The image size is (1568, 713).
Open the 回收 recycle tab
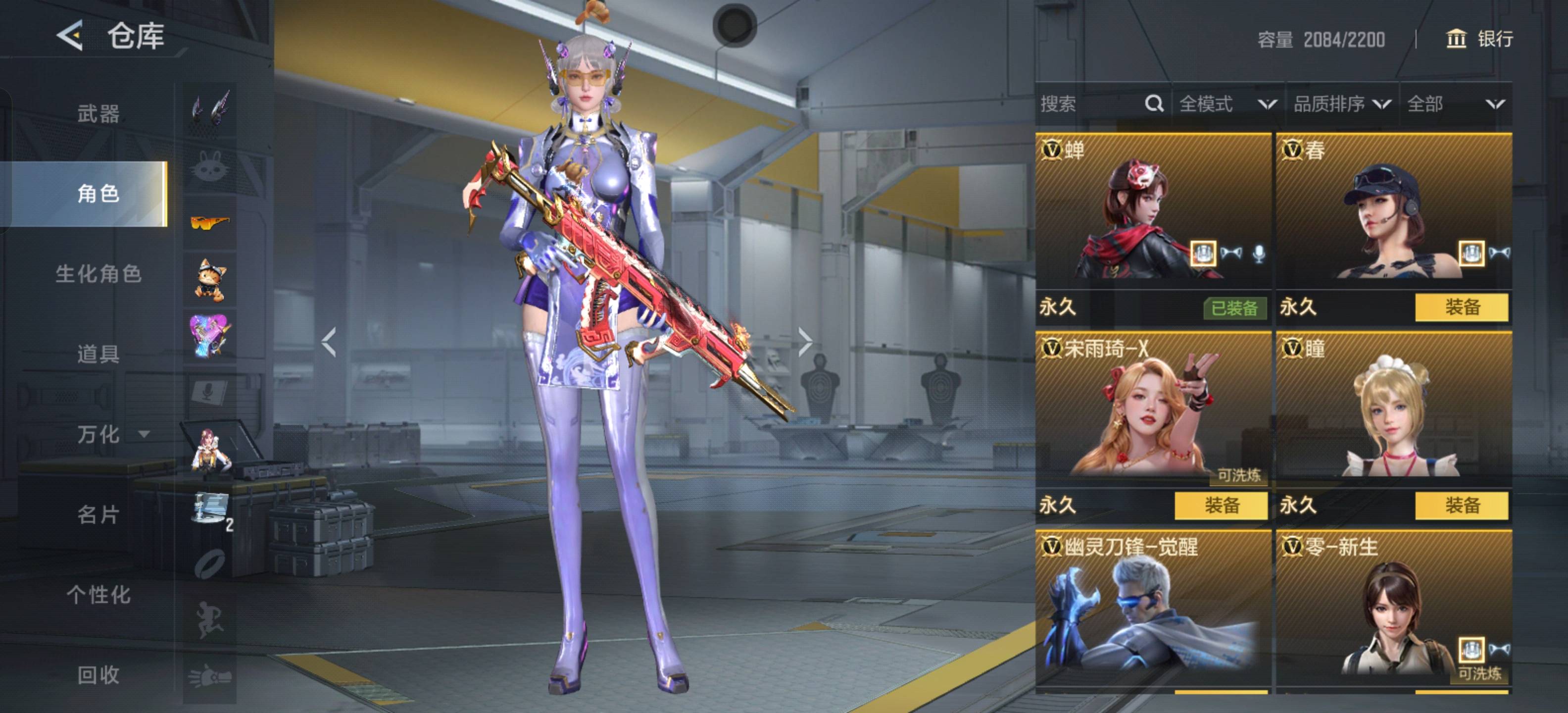[98, 675]
